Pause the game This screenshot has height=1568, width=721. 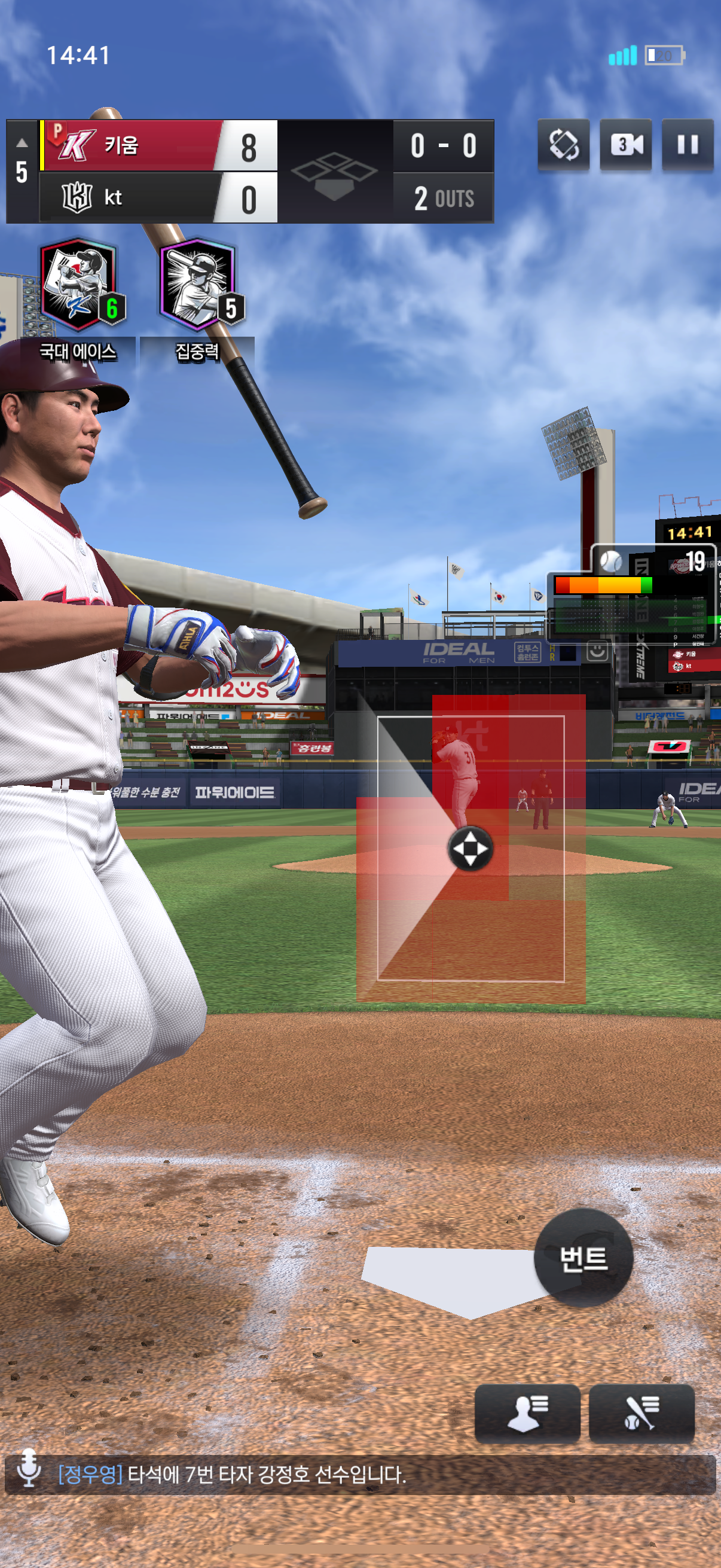[687, 145]
